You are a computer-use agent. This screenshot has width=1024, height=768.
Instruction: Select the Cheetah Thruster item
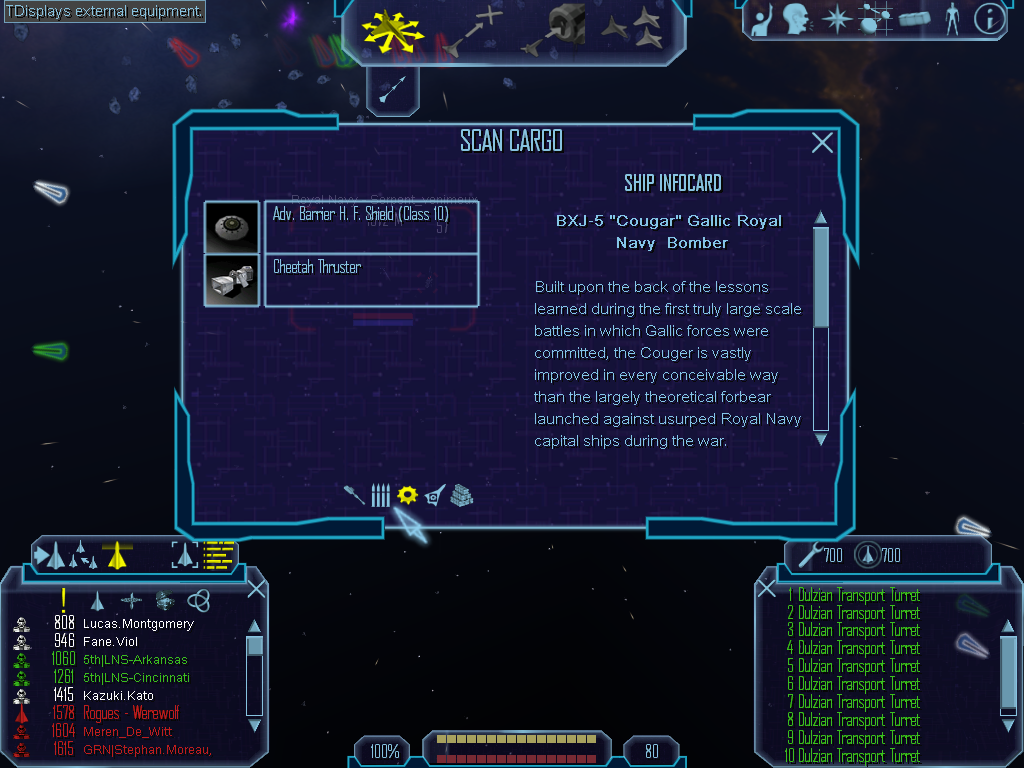pyautogui.click(x=371, y=280)
